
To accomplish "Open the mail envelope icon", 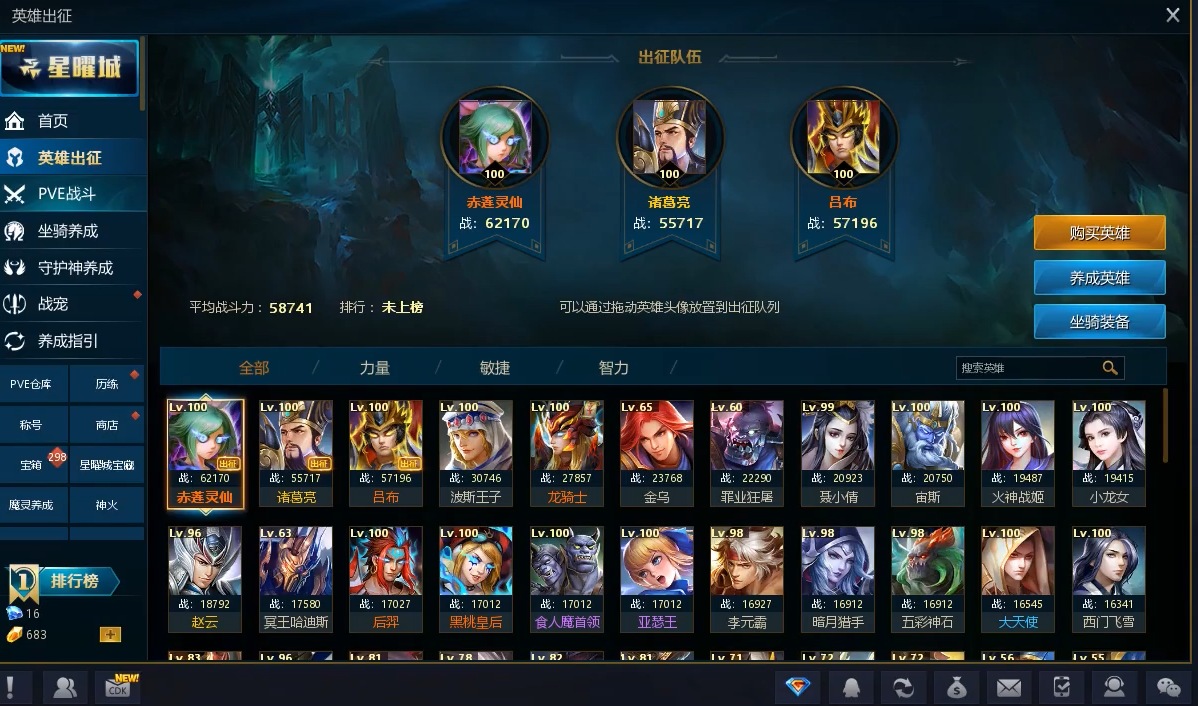I will tap(1009, 687).
